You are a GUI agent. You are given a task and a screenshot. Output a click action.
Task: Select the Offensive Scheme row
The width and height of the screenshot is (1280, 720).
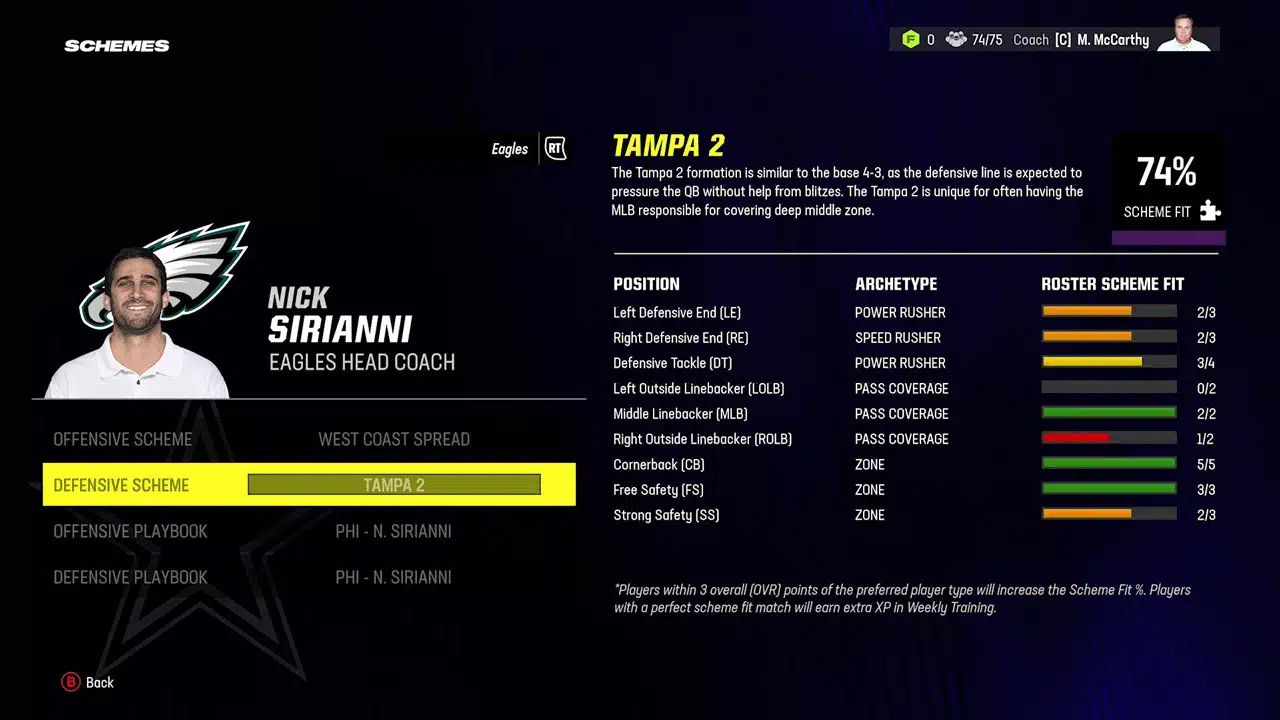pyautogui.click(x=123, y=439)
